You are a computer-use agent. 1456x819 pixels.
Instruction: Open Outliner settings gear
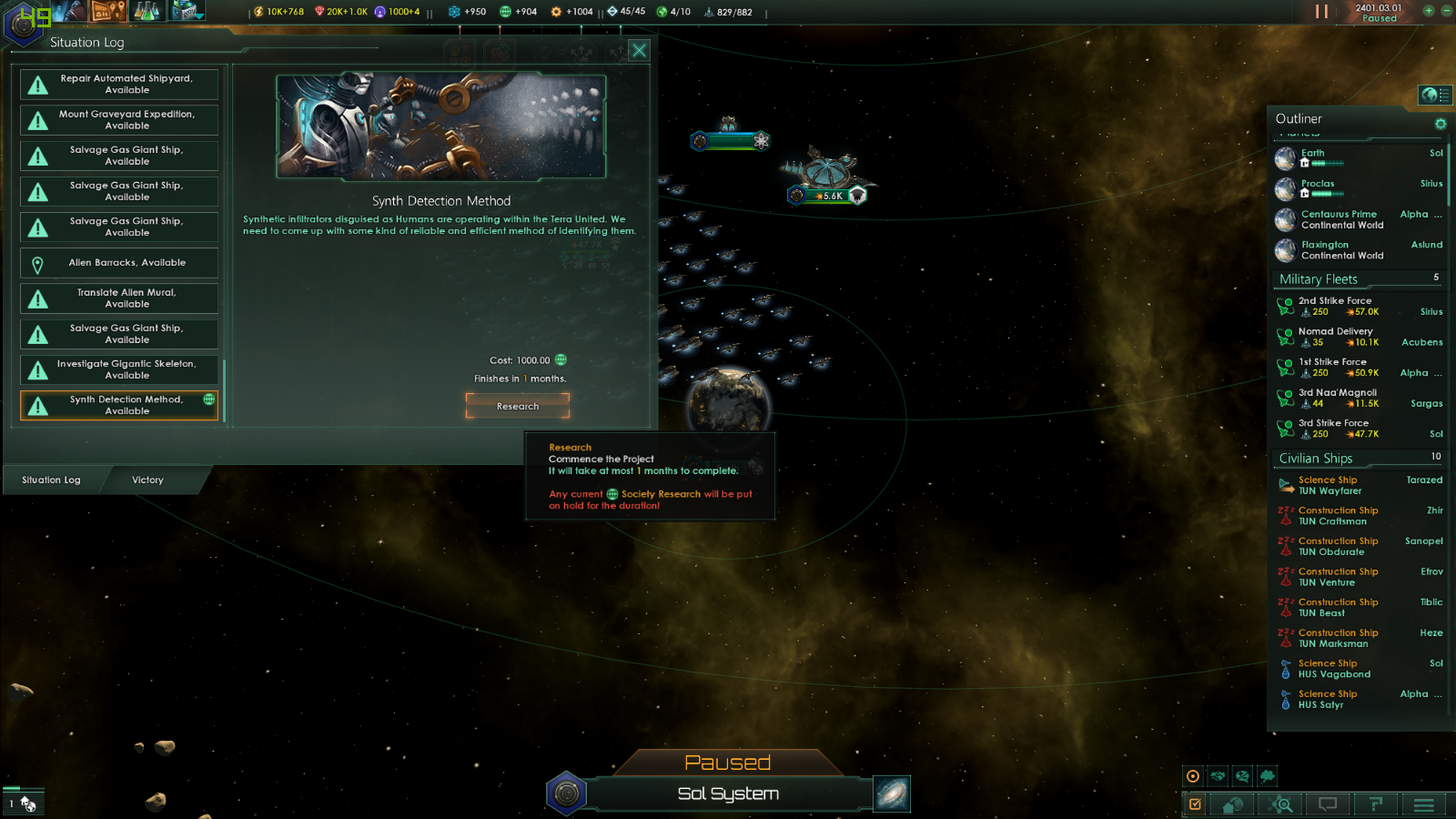1441,124
